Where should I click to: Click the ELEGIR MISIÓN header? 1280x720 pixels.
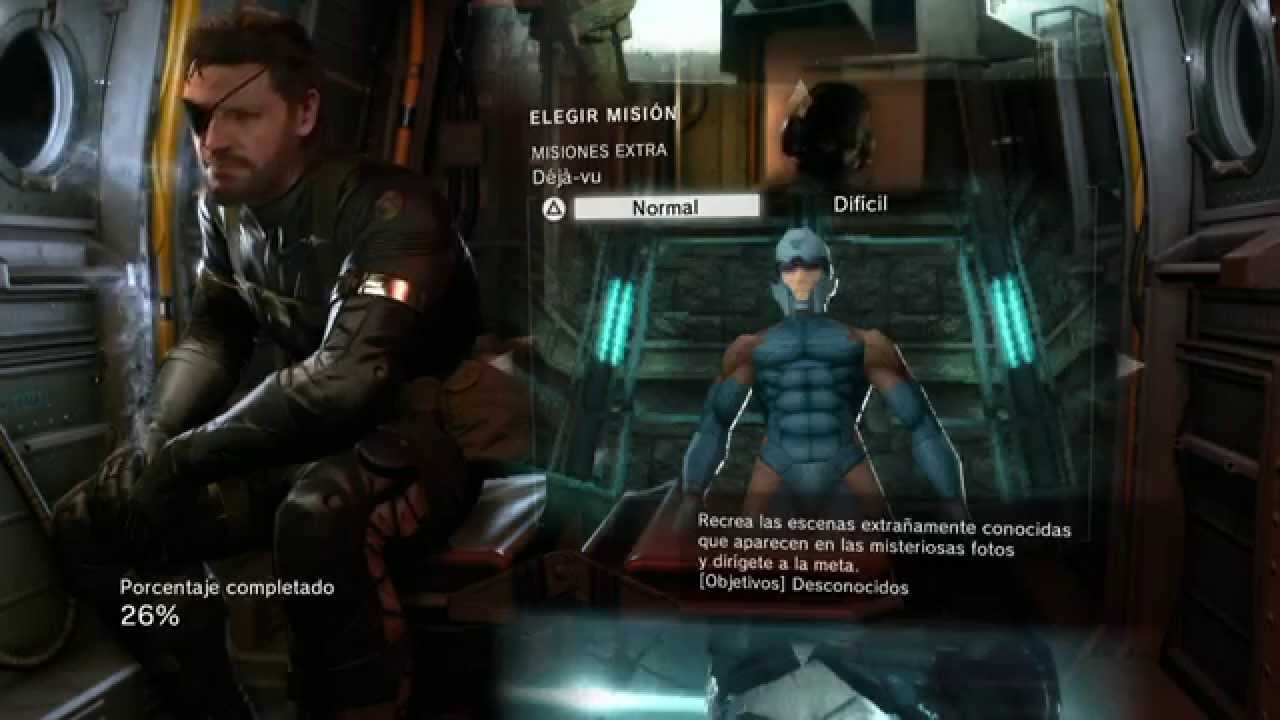coord(602,115)
